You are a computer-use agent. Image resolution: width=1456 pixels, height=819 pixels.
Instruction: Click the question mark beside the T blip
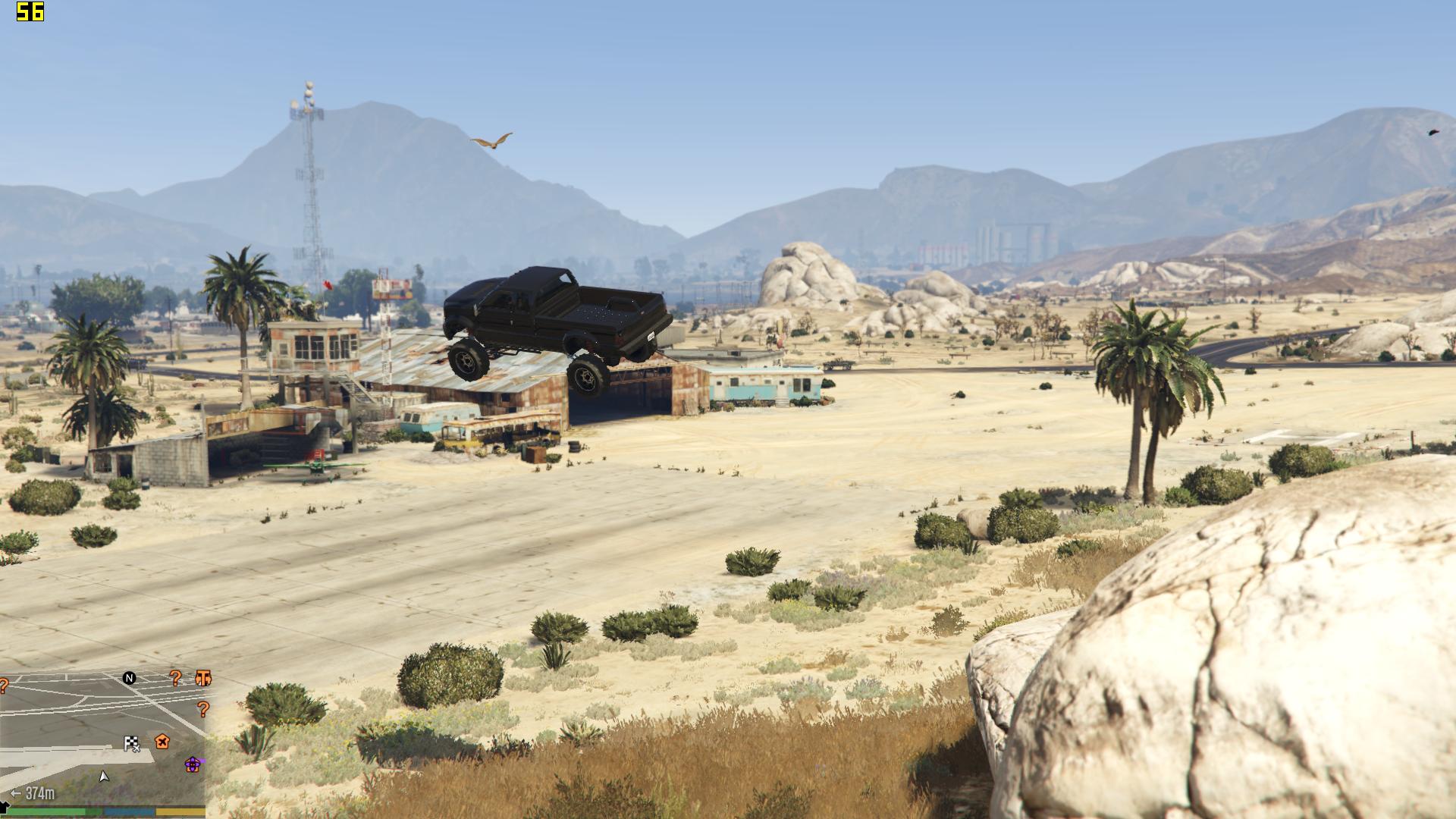pyautogui.click(x=176, y=678)
